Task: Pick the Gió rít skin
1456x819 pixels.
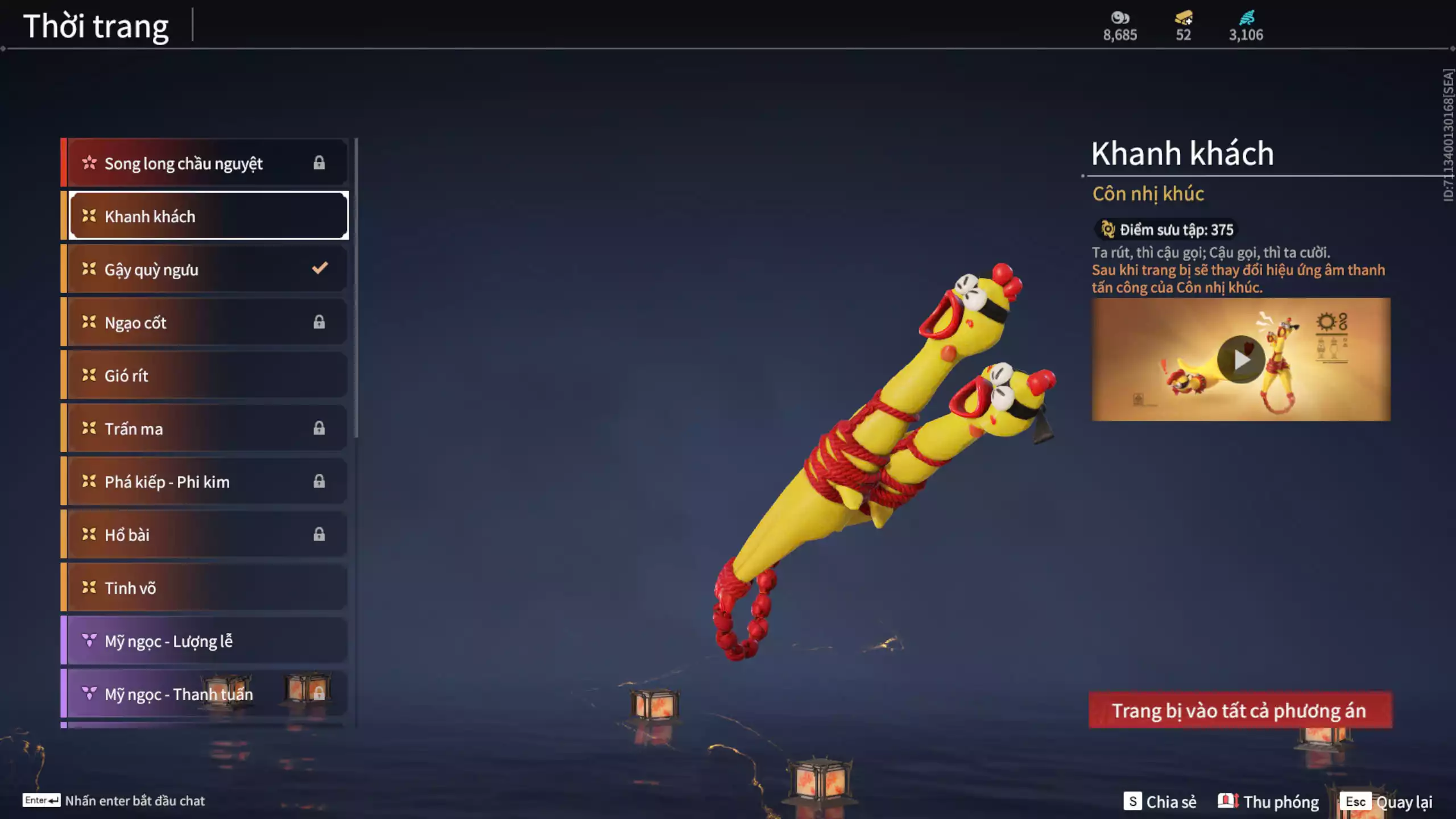Action: coord(205,375)
